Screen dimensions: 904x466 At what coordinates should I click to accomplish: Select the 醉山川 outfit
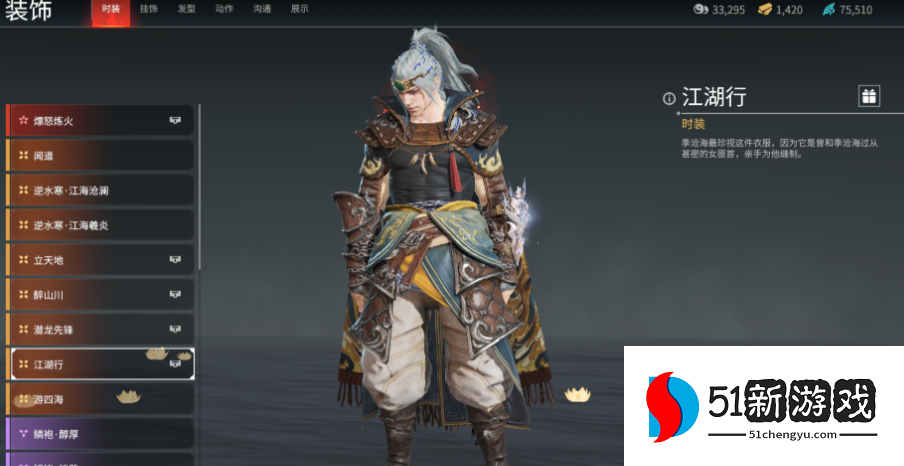coord(100,295)
